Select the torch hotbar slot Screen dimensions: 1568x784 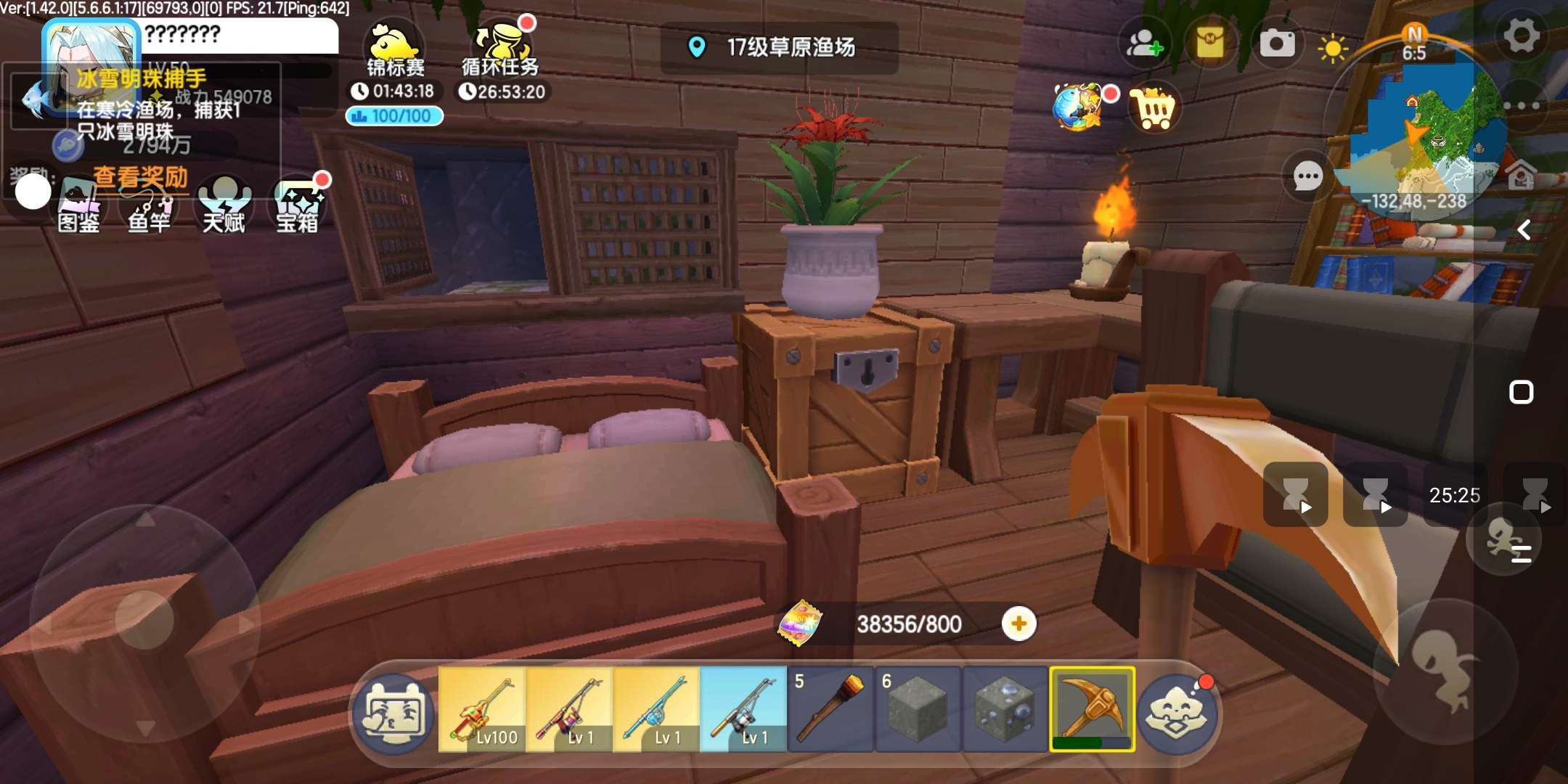(x=830, y=709)
